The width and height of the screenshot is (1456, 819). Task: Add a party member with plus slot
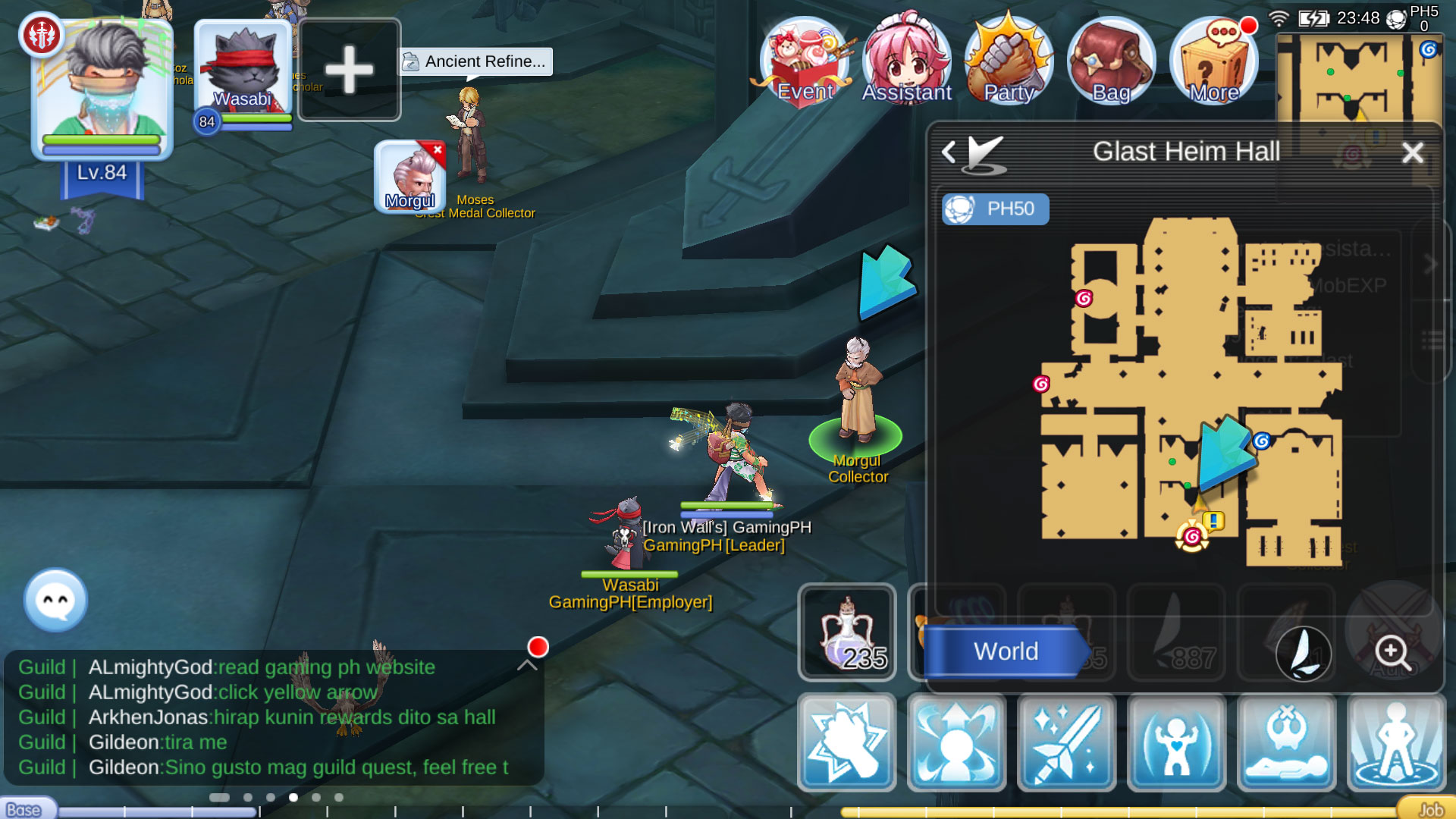pyautogui.click(x=350, y=70)
